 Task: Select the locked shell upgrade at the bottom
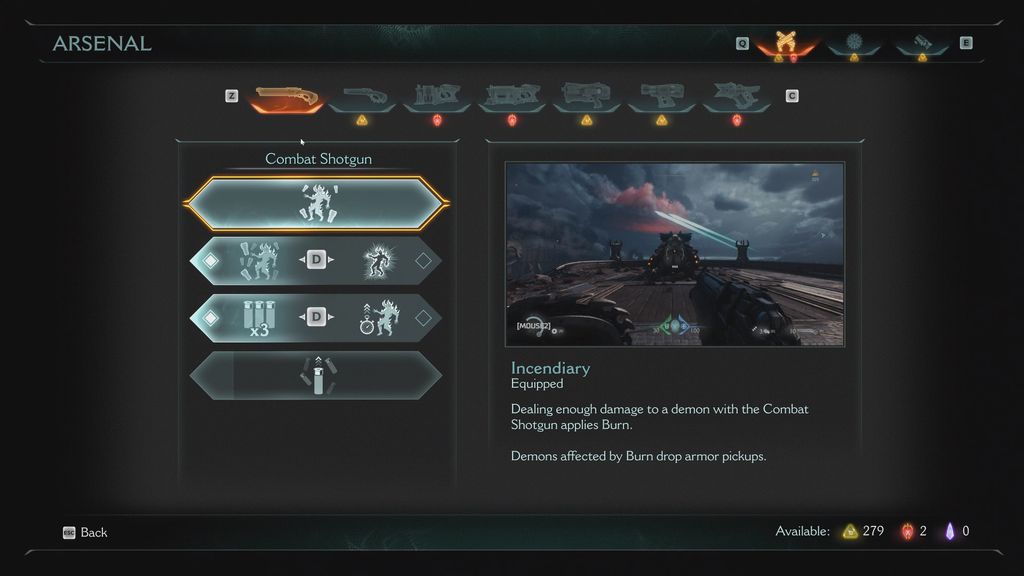(x=316, y=375)
